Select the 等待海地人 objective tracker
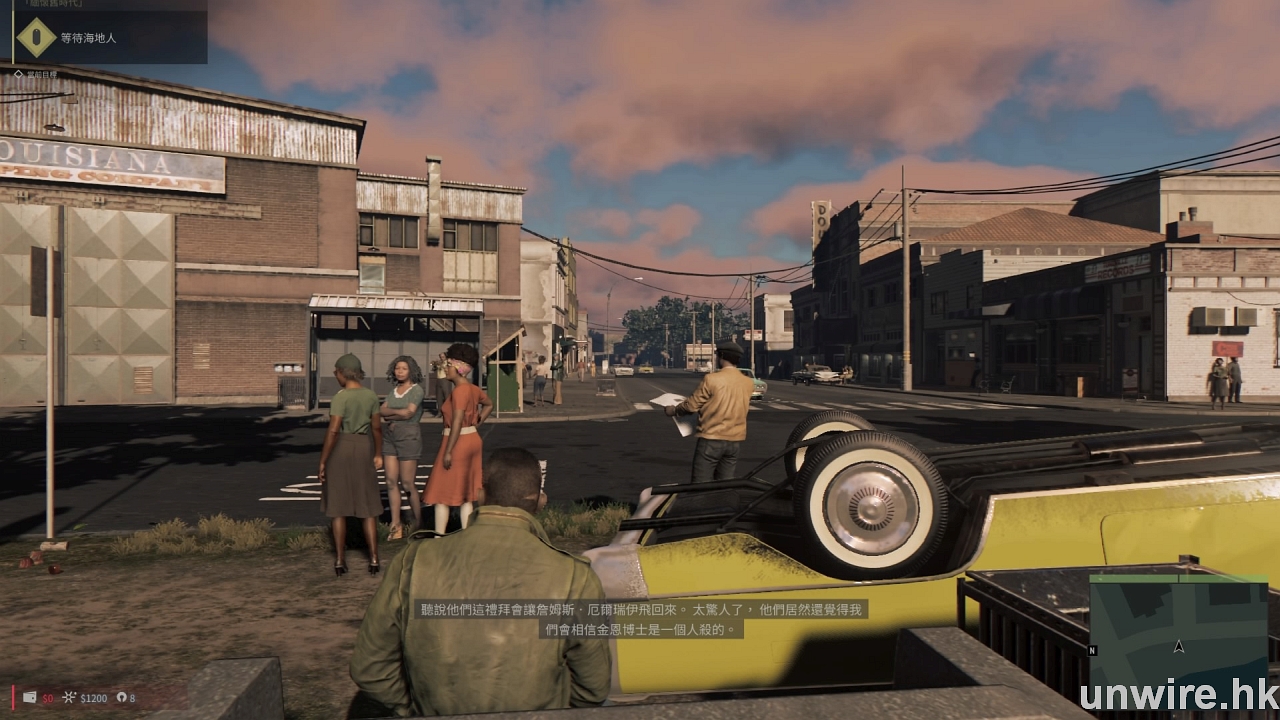 click(x=89, y=38)
